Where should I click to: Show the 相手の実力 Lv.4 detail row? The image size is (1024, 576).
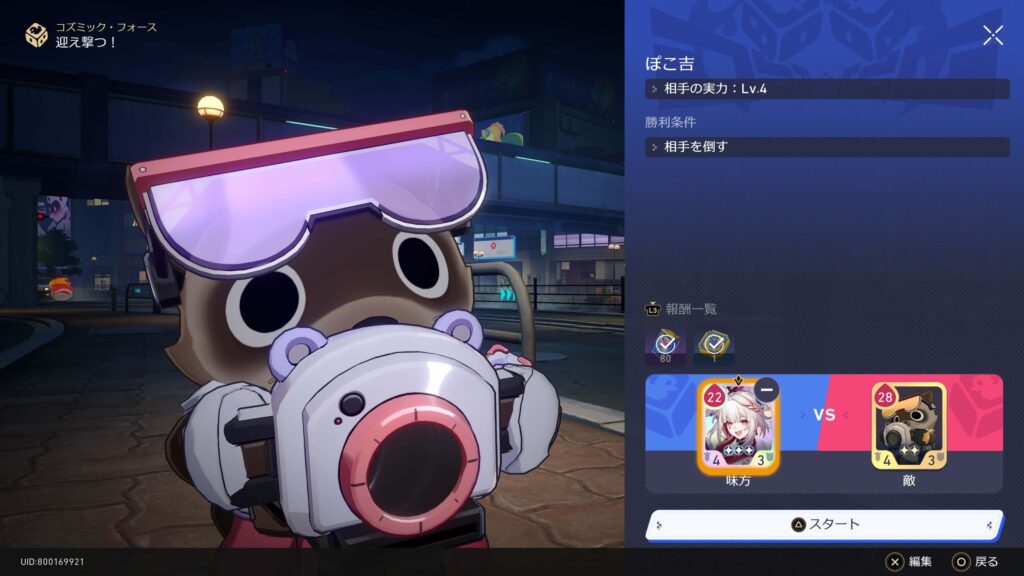(826, 89)
